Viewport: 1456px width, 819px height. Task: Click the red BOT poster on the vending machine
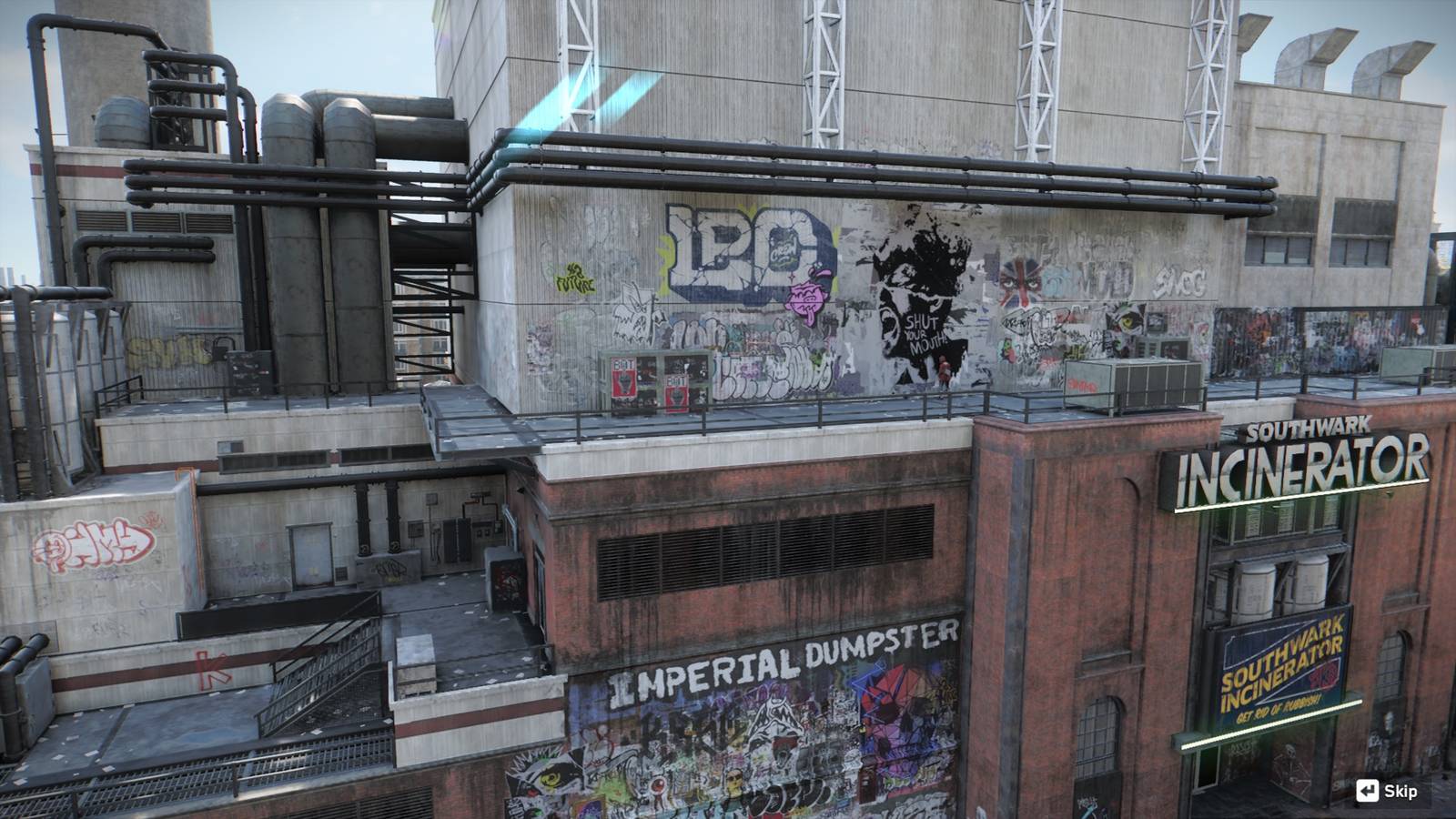pos(624,378)
